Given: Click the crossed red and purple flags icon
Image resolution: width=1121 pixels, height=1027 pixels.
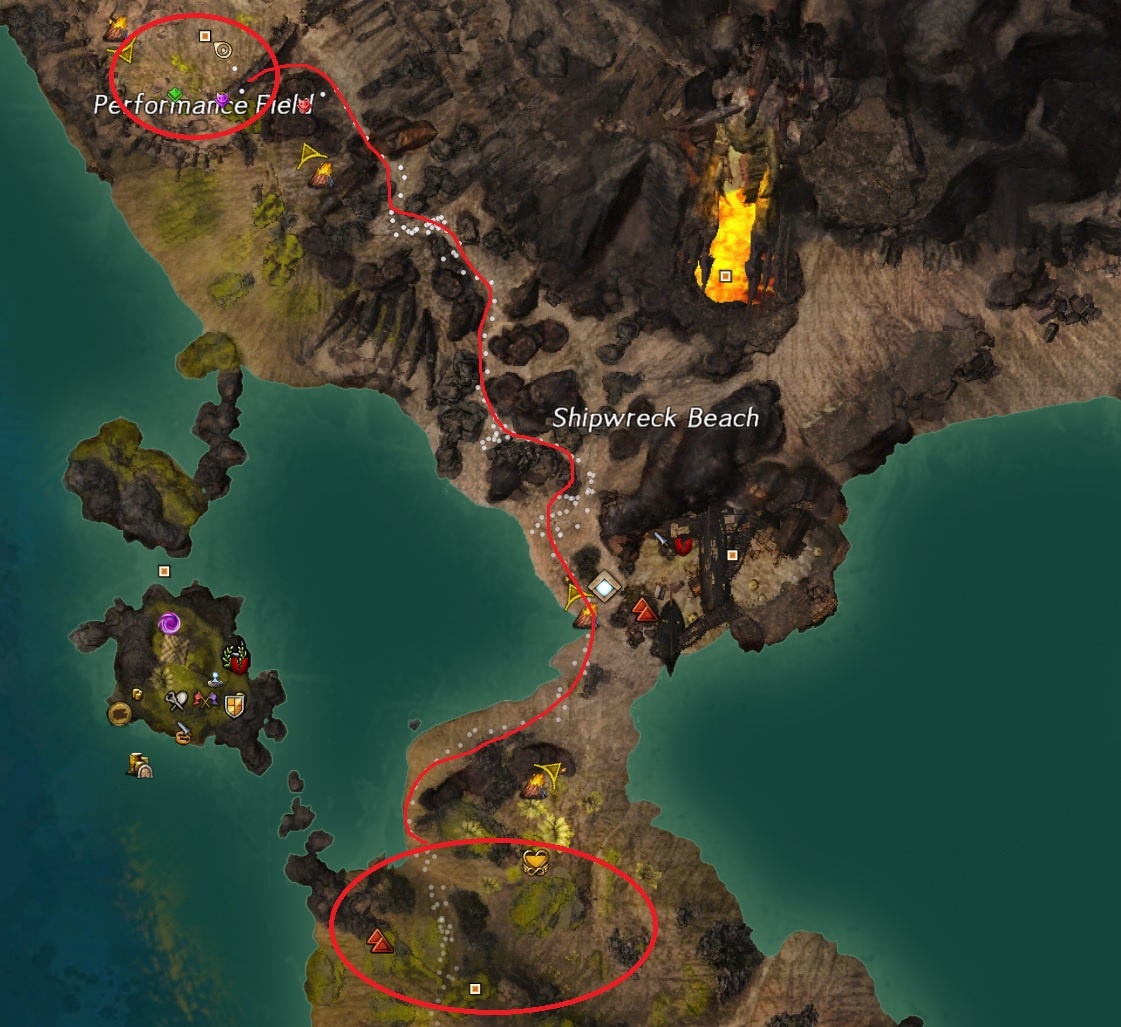Looking at the screenshot, I should [x=207, y=701].
